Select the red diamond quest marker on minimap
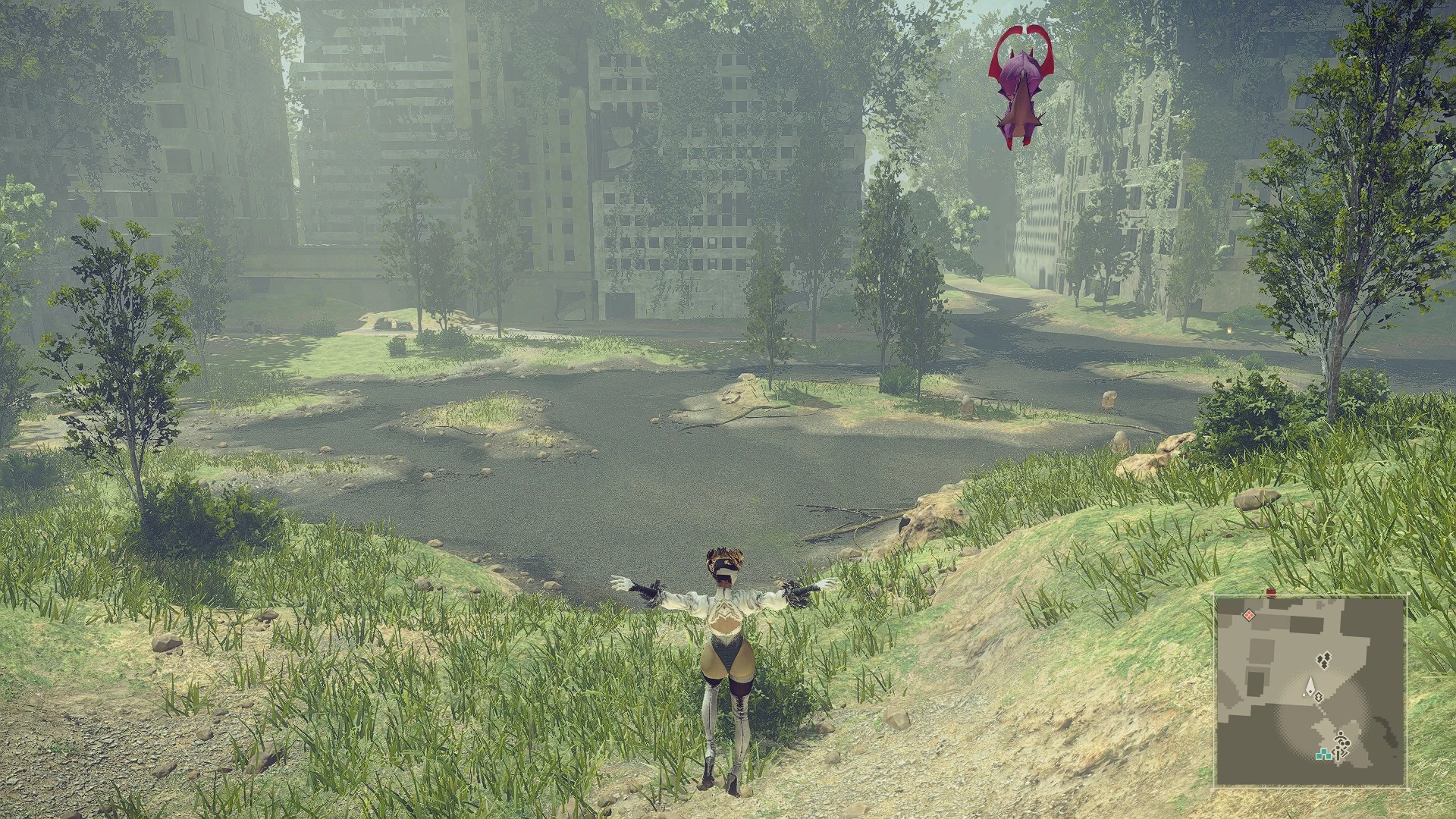Viewport: 1456px width, 819px height. pyautogui.click(x=1247, y=614)
